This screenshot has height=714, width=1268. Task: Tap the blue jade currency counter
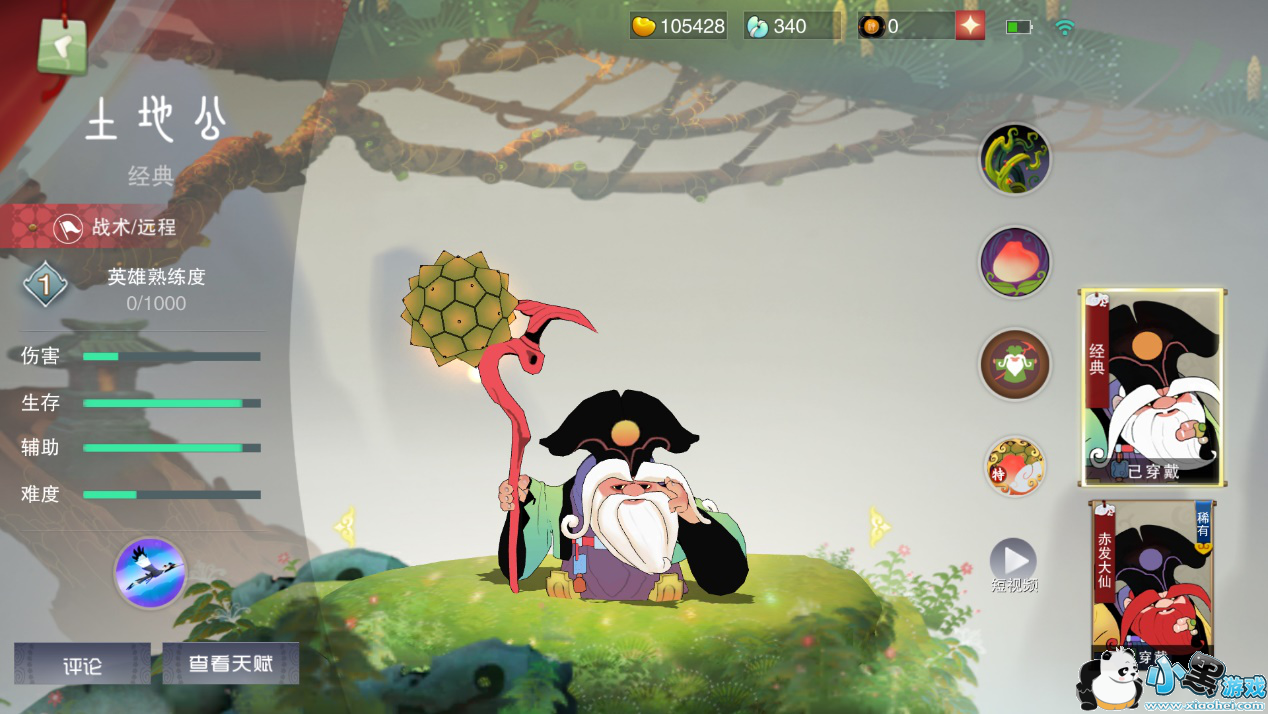point(791,26)
